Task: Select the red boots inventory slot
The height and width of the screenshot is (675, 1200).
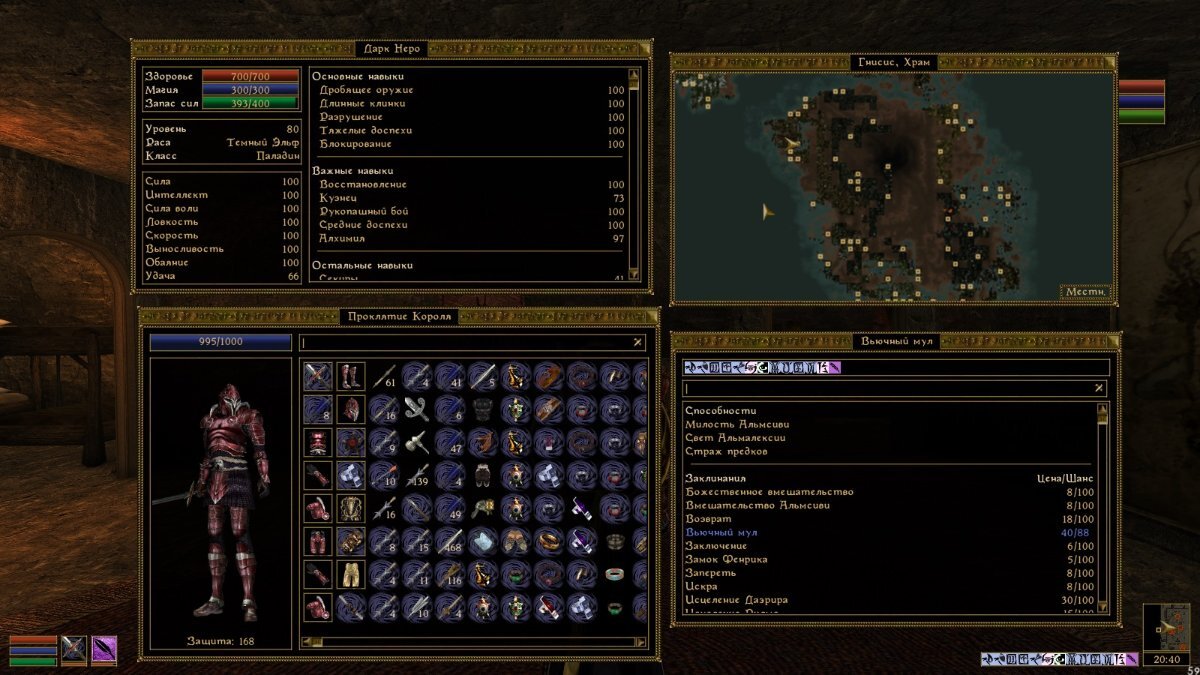Action: tap(351, 376)
